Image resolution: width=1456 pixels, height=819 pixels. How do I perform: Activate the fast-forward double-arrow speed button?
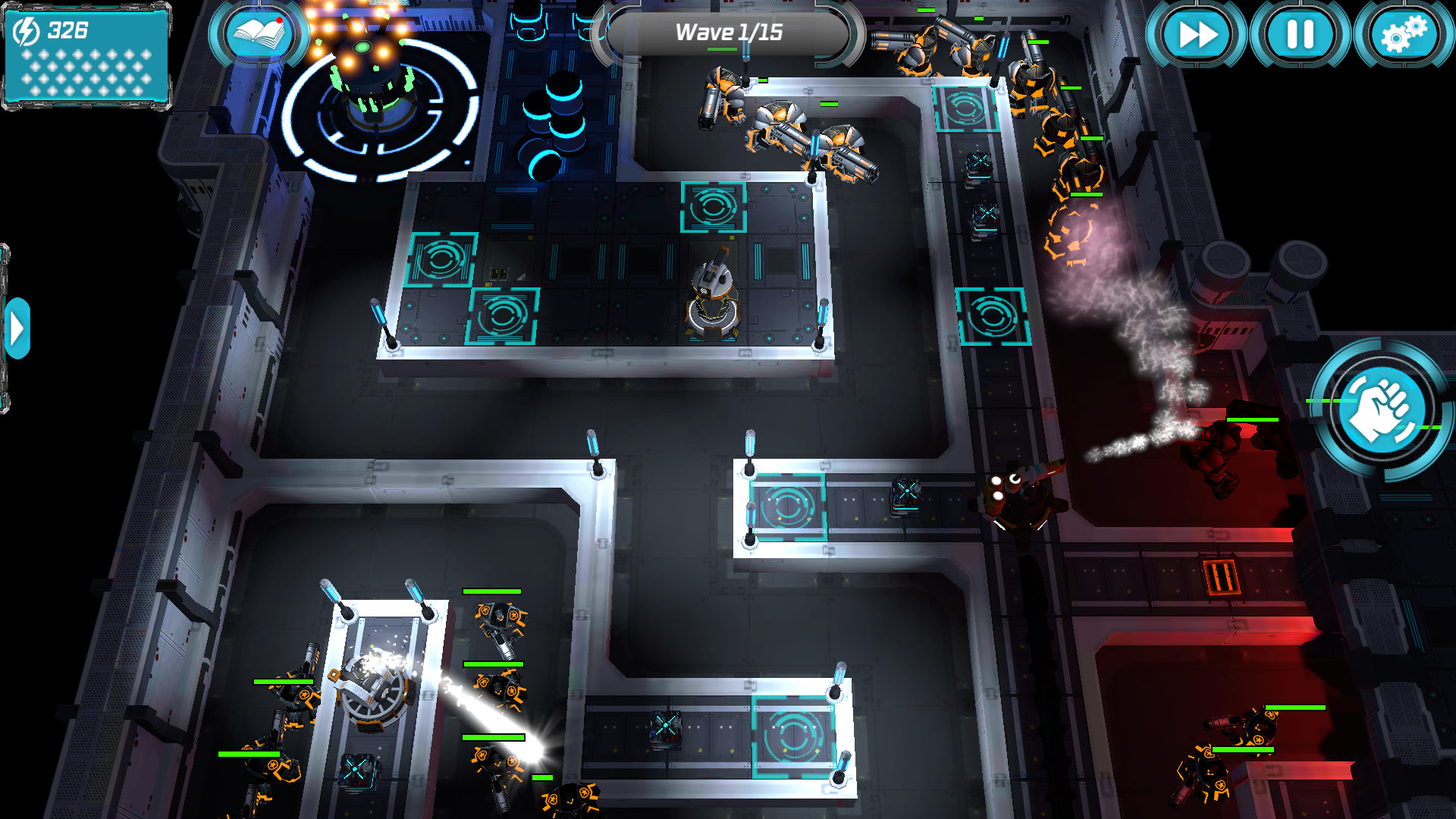tap(1197, 33)
